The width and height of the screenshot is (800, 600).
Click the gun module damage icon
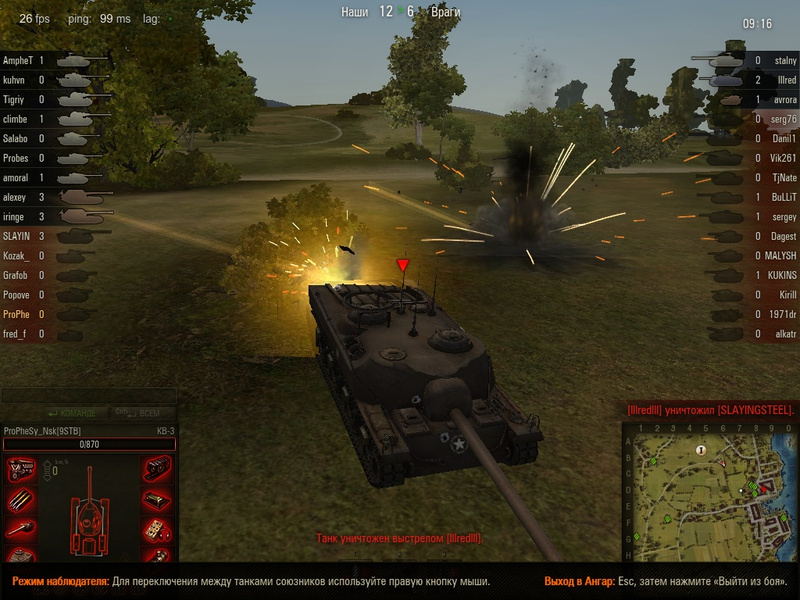(21, 529)
